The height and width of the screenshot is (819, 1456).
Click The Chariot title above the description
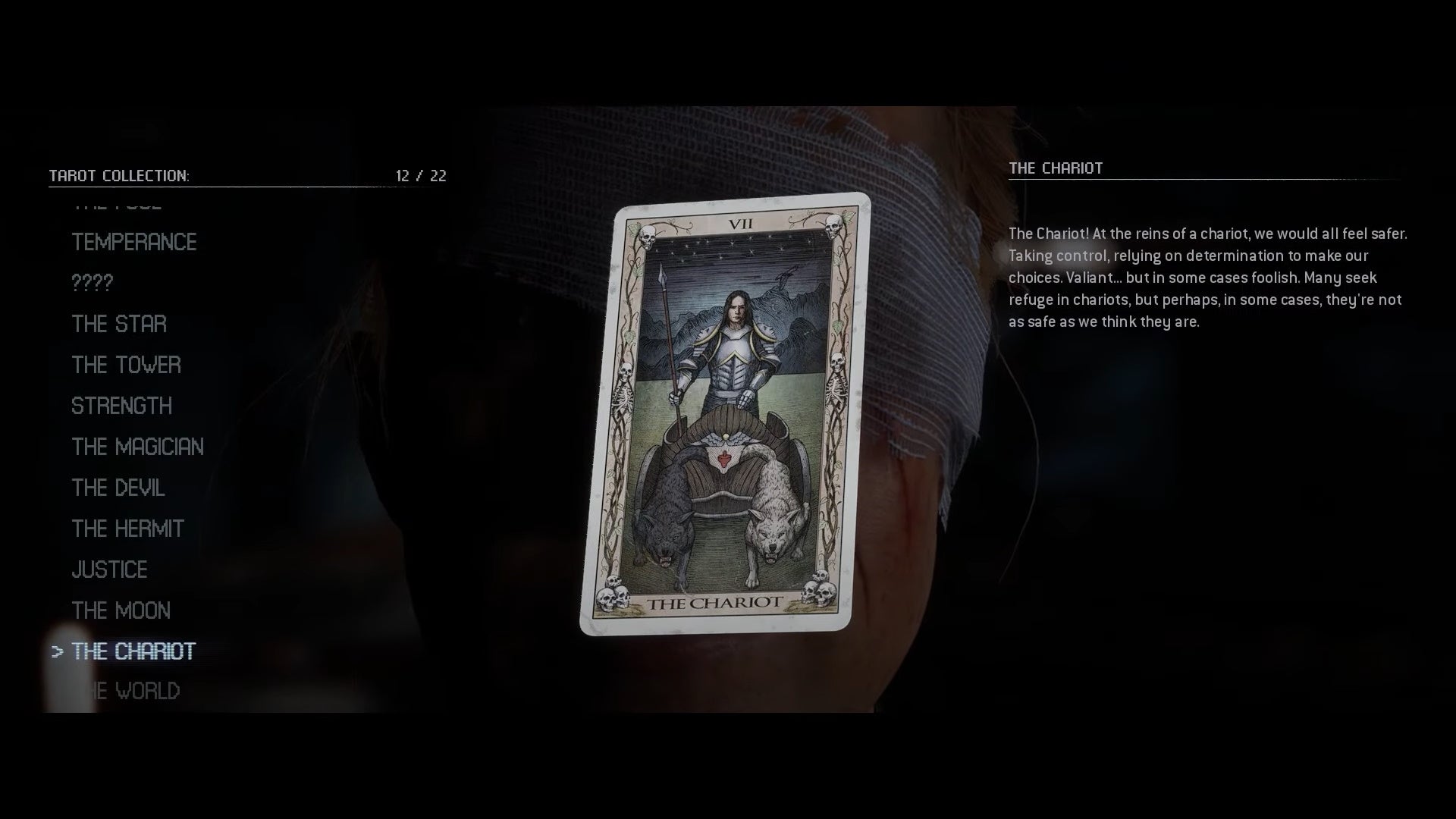(1056, 168)
